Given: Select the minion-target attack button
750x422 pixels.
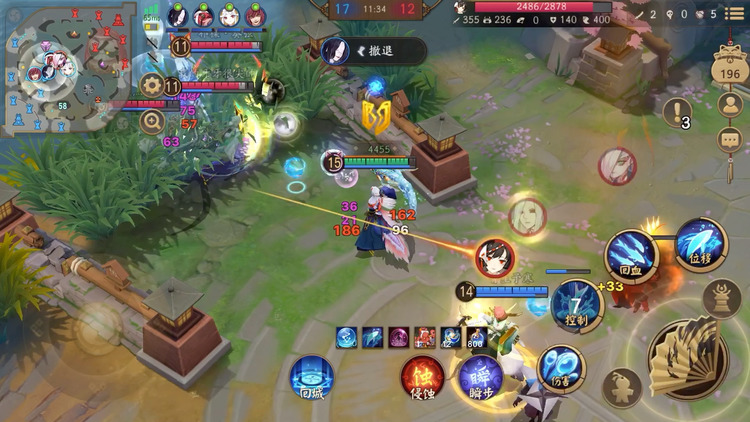Looking at the screenshot, I should pyautogui.click(x=622, y=387).
